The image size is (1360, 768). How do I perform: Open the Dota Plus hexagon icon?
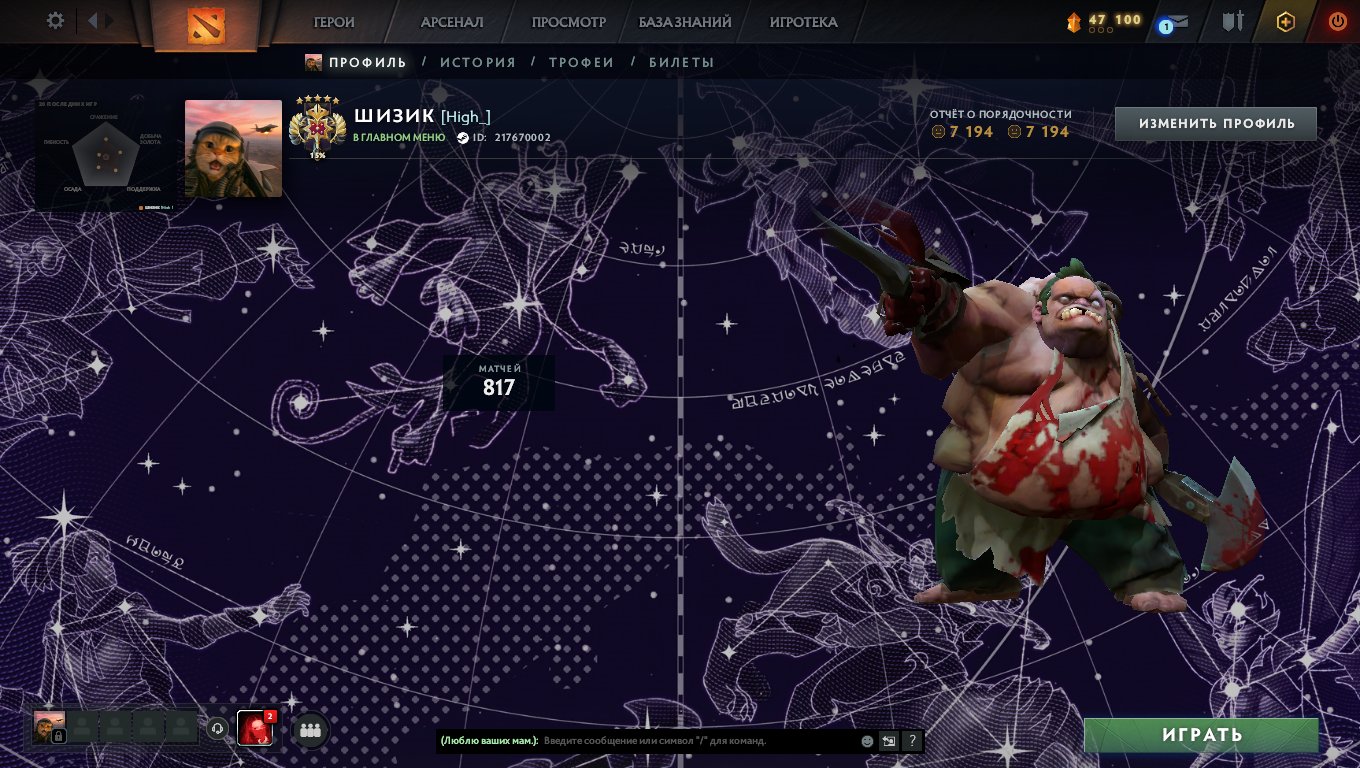pos(1285,21)
